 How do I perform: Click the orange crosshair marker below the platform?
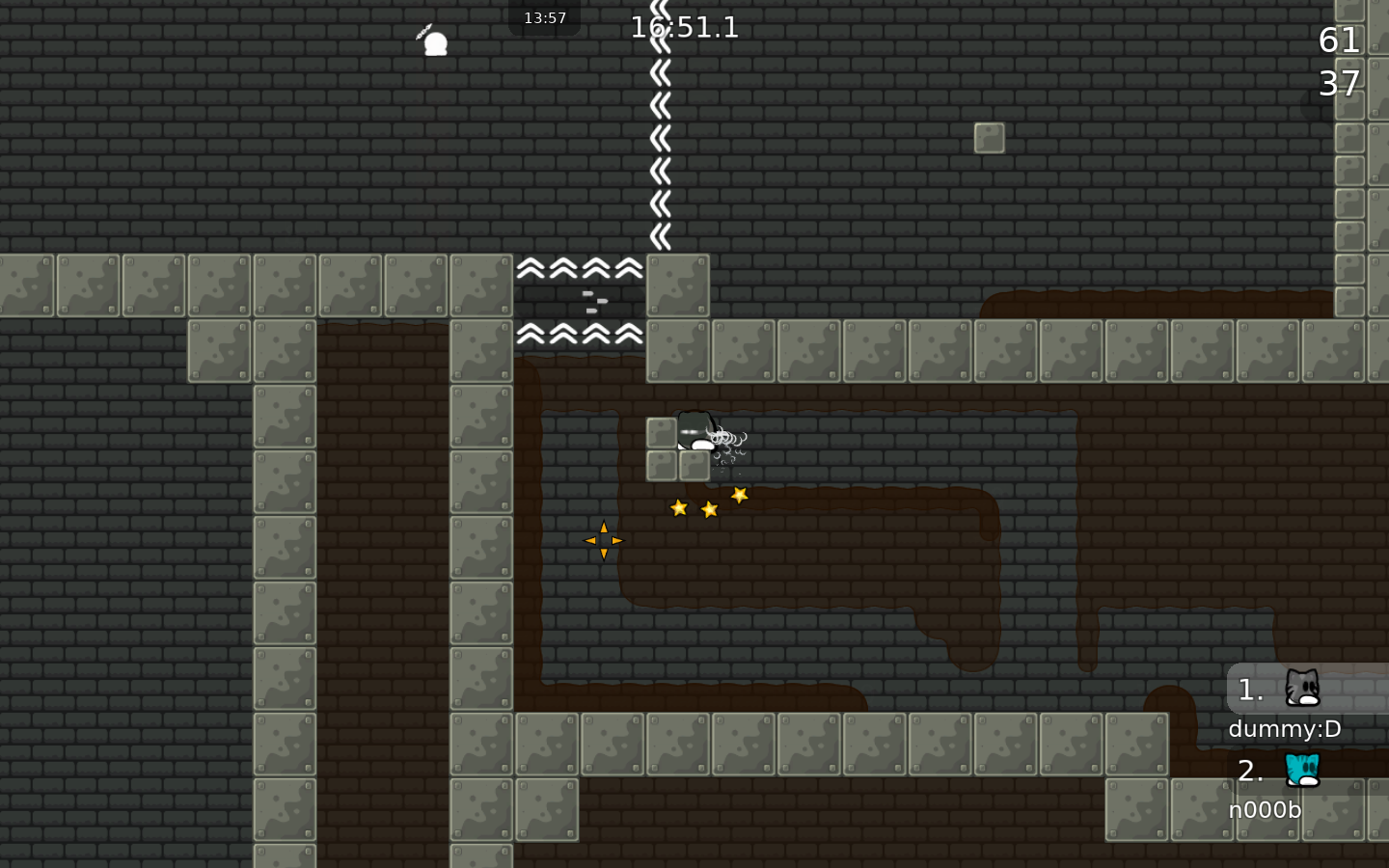[x=603, y=540]
